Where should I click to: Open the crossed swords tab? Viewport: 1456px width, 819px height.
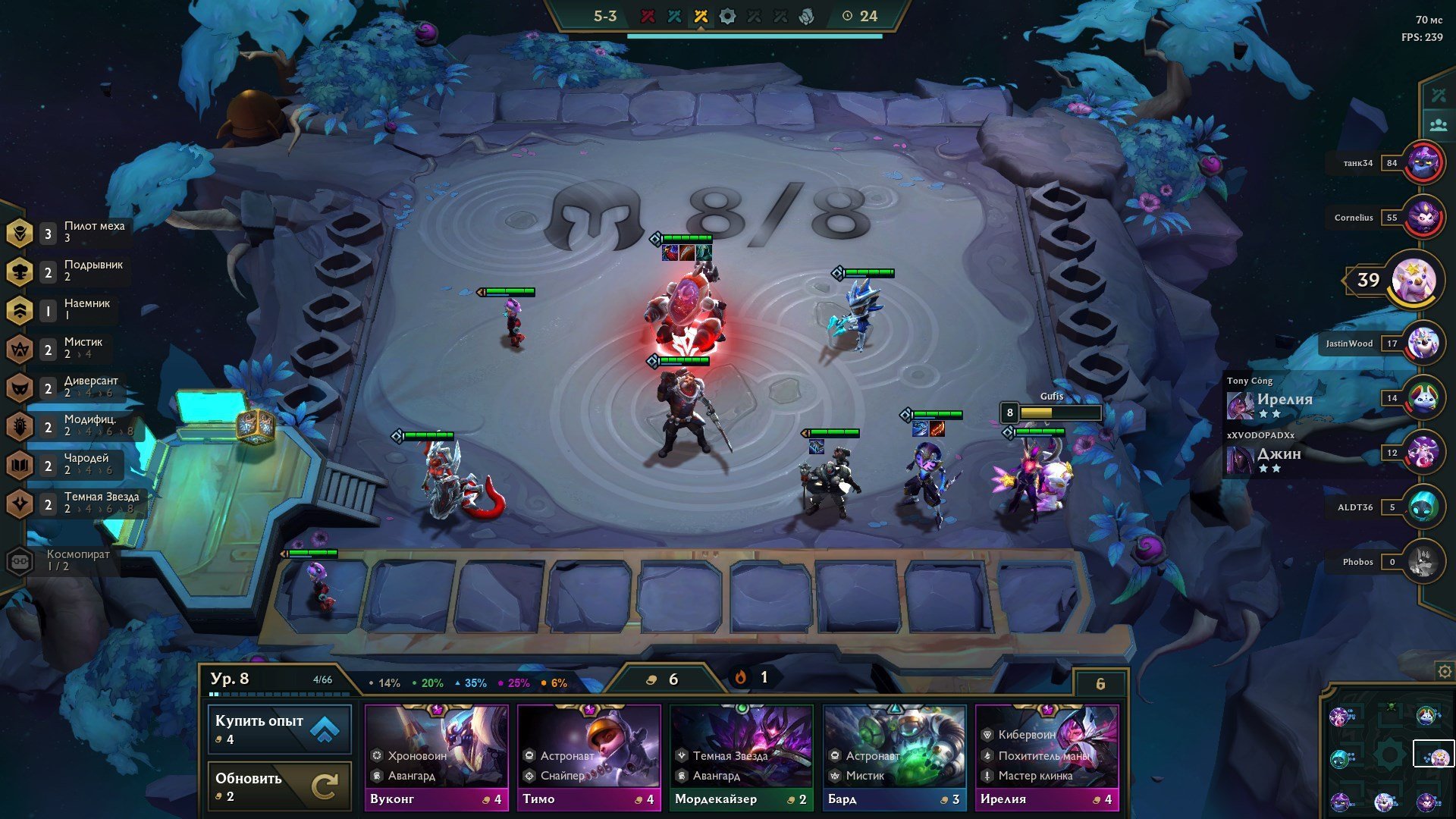pos(1438,96)
